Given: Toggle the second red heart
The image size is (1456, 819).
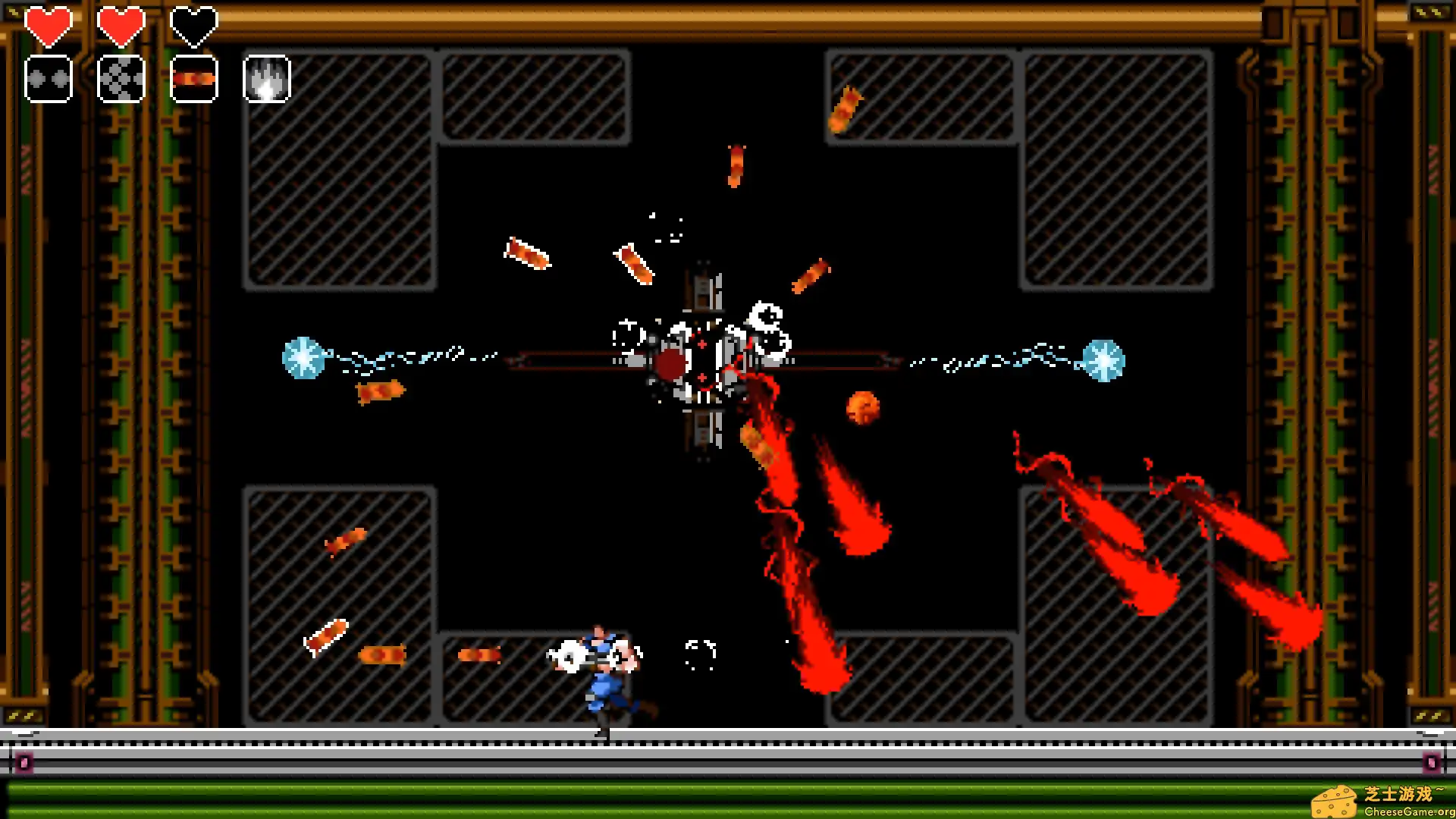Looking at the screenshot, I should 121,25.
